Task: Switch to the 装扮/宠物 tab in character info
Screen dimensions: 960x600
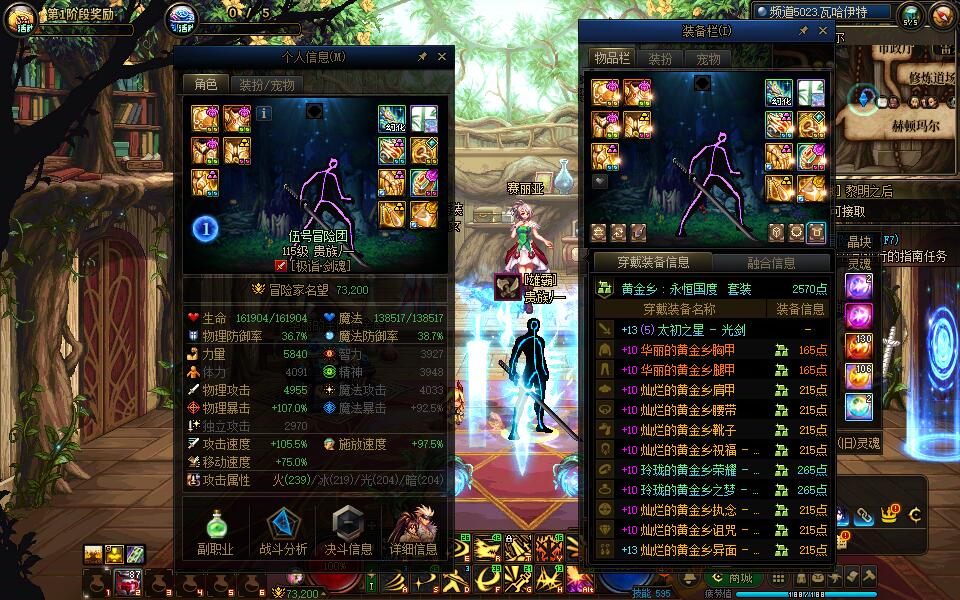Action: (266, 85)
